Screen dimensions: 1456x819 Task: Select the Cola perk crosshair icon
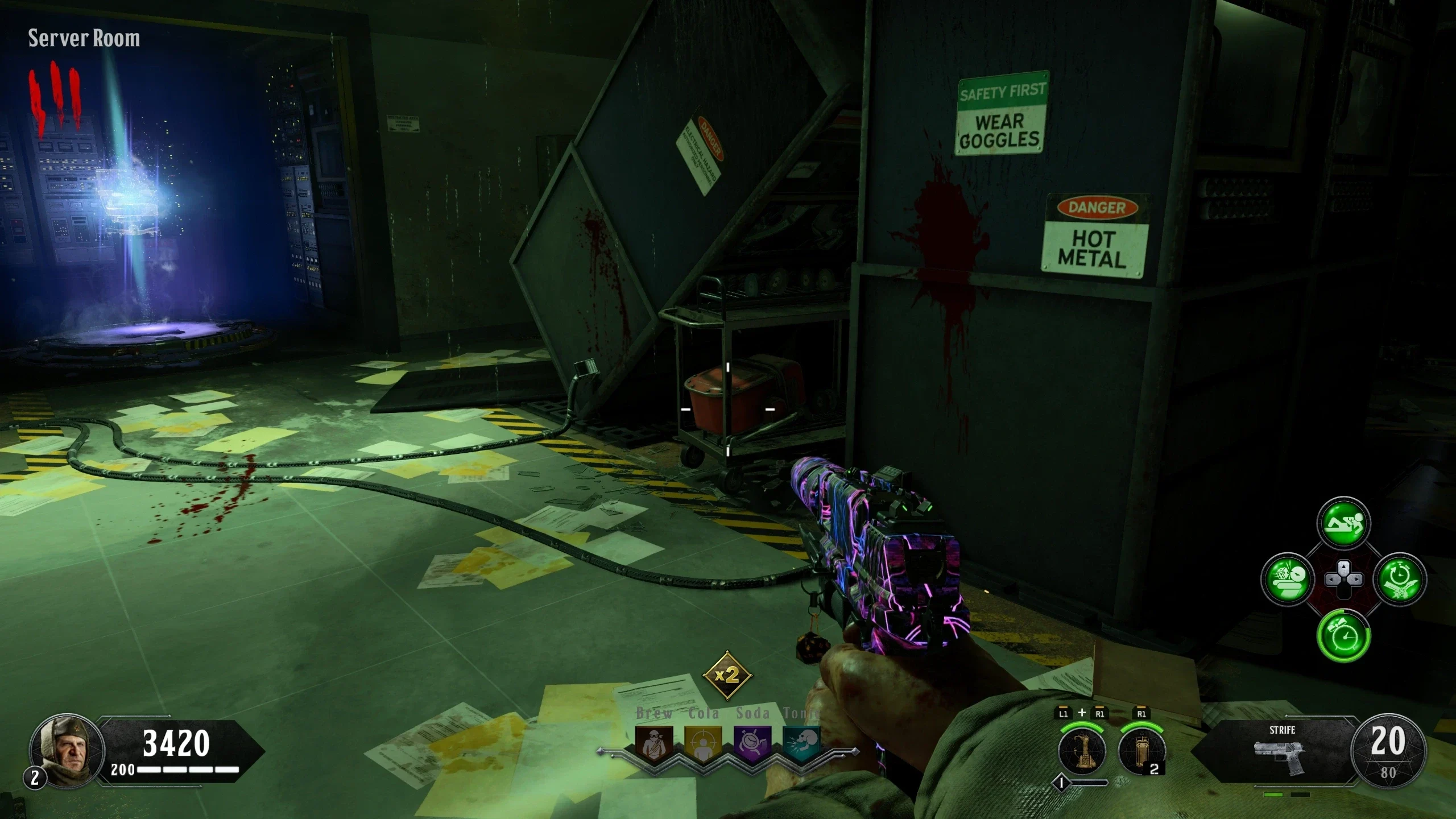(x=704, y=744)
